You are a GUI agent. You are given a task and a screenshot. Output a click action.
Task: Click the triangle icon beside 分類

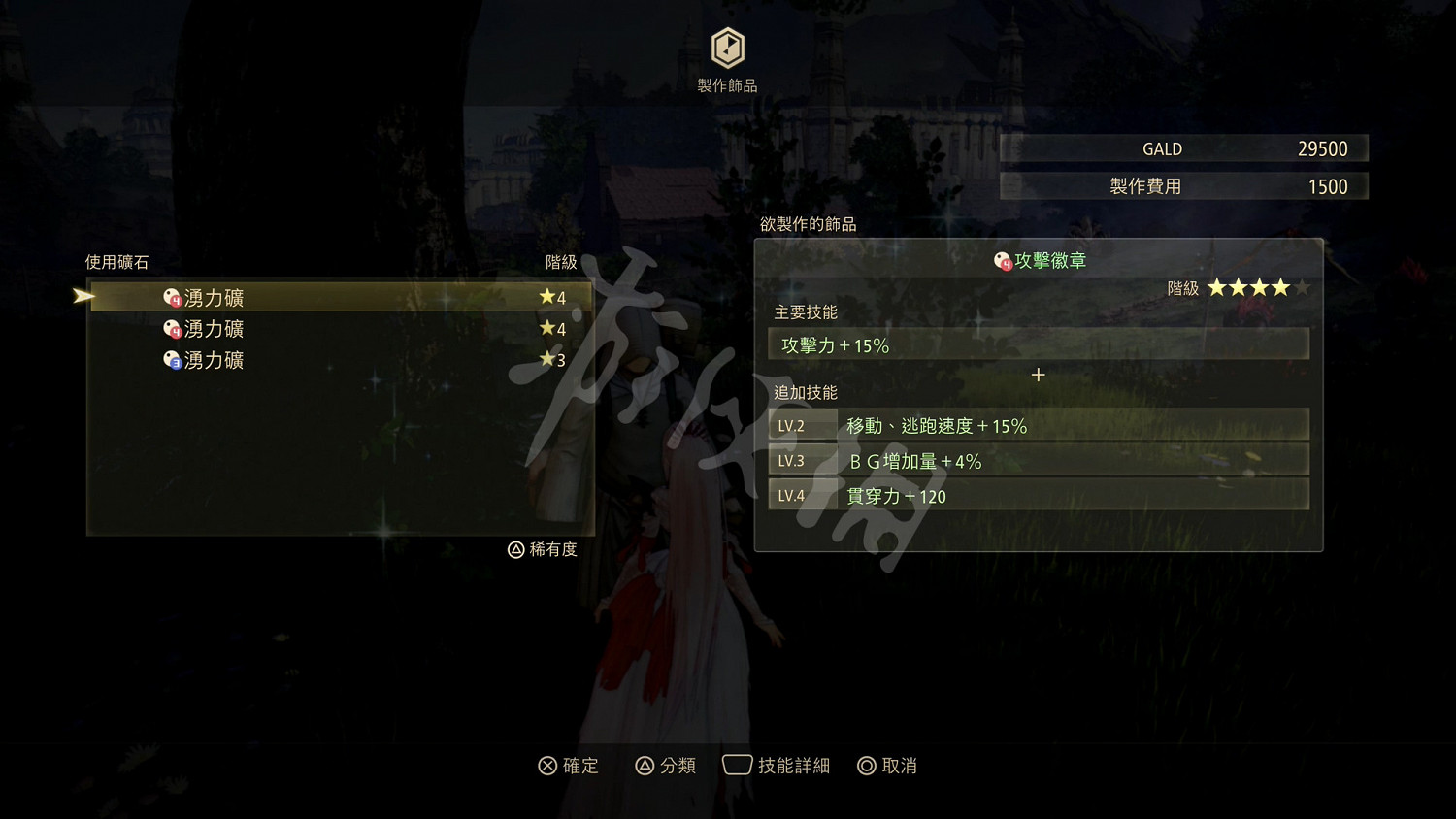[643, 766]
